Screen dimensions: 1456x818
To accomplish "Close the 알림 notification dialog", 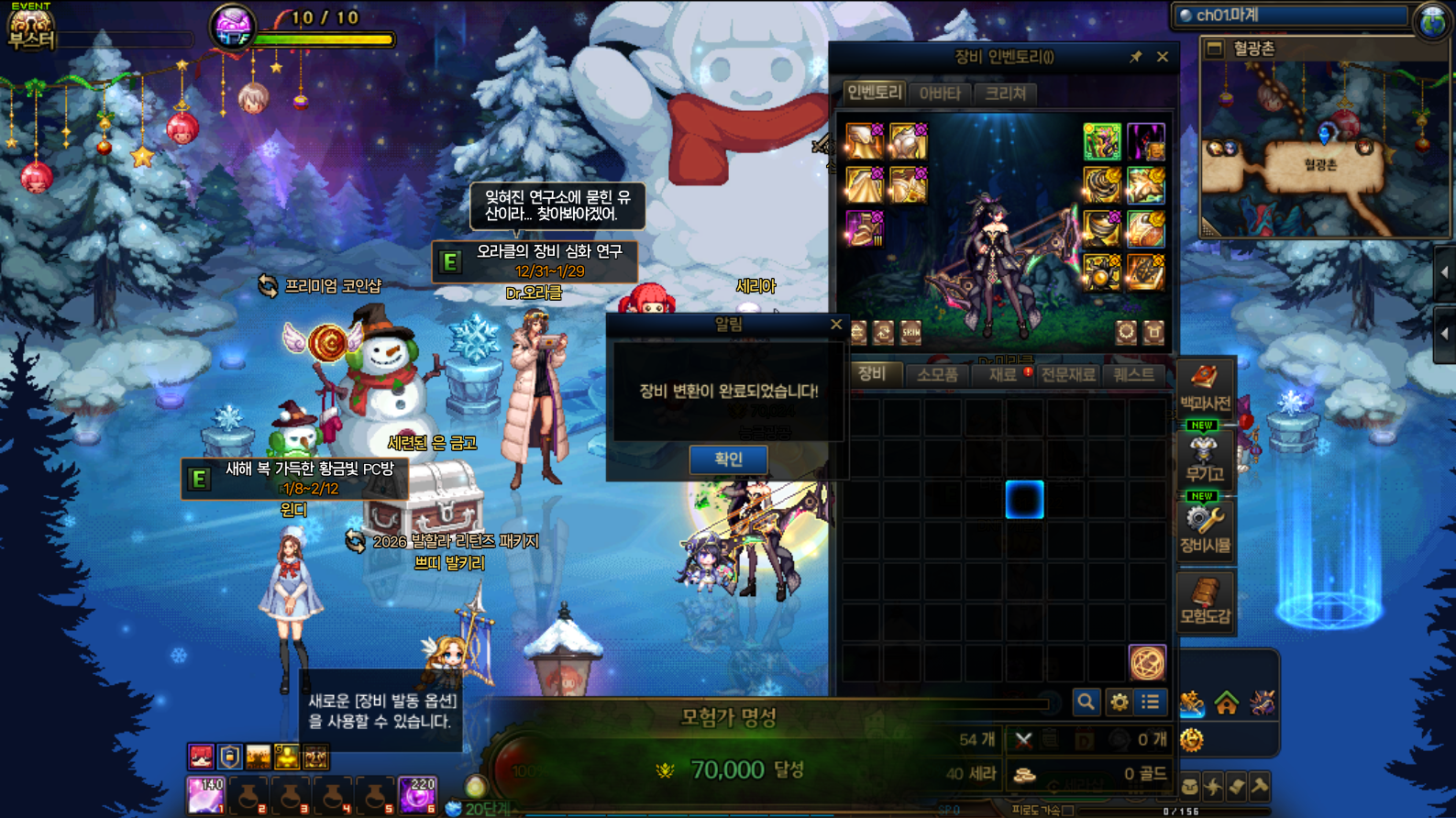I will point(835,325).
